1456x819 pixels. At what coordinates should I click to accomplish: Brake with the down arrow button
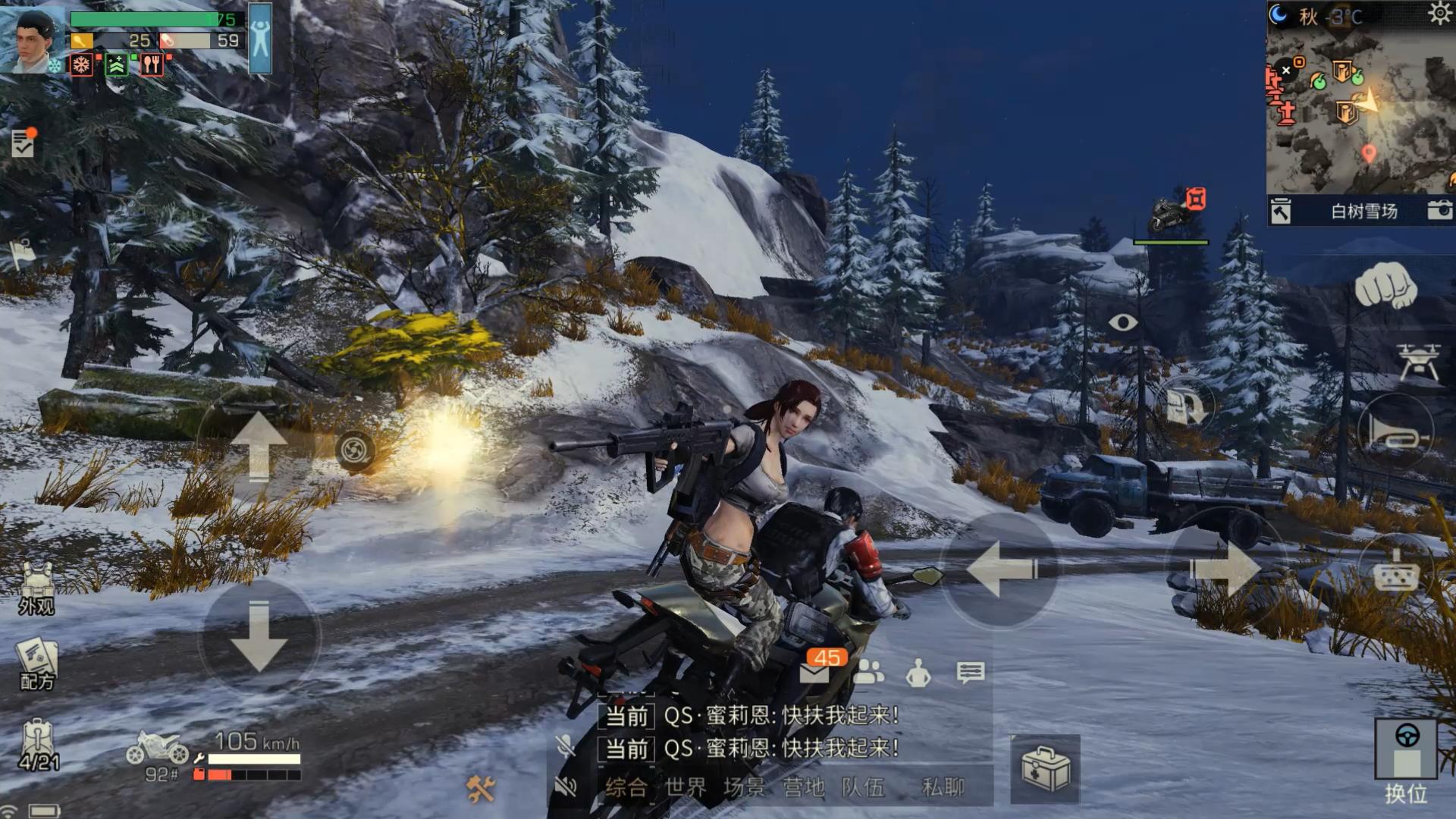pyautogui.click(x=259, y=635)
